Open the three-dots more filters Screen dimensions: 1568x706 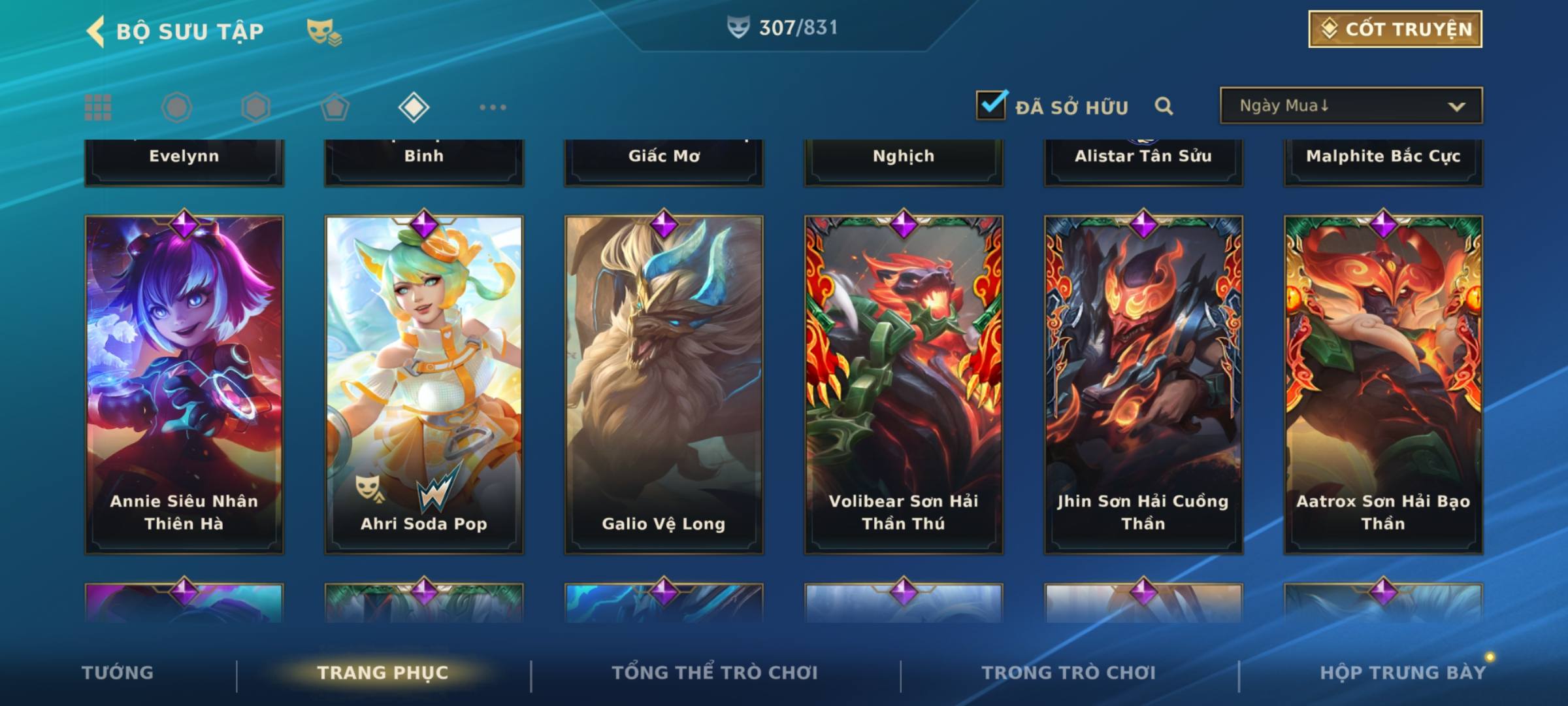(493, 107)
